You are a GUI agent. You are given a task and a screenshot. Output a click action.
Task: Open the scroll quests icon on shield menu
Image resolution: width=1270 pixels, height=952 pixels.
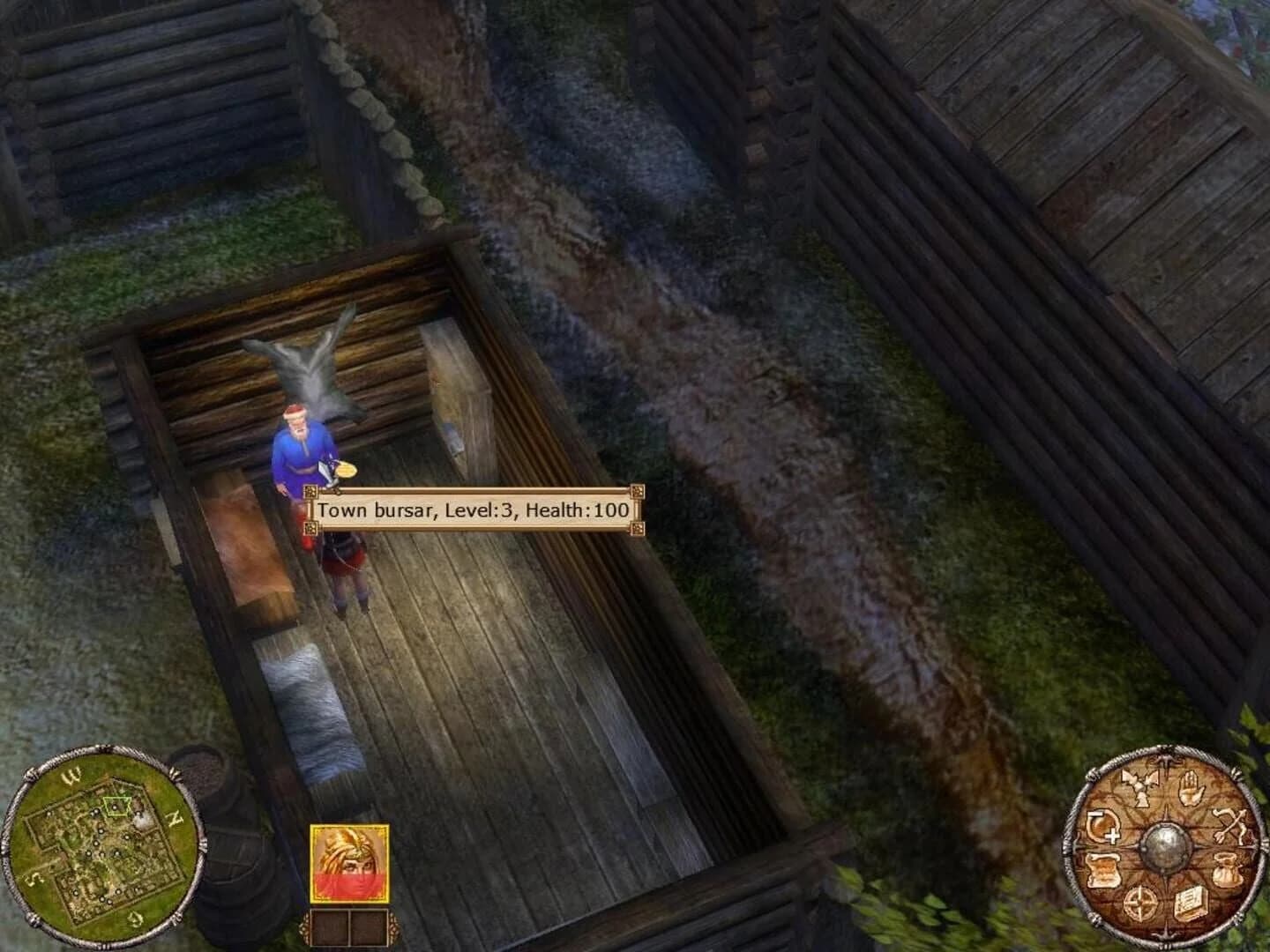1102,869
